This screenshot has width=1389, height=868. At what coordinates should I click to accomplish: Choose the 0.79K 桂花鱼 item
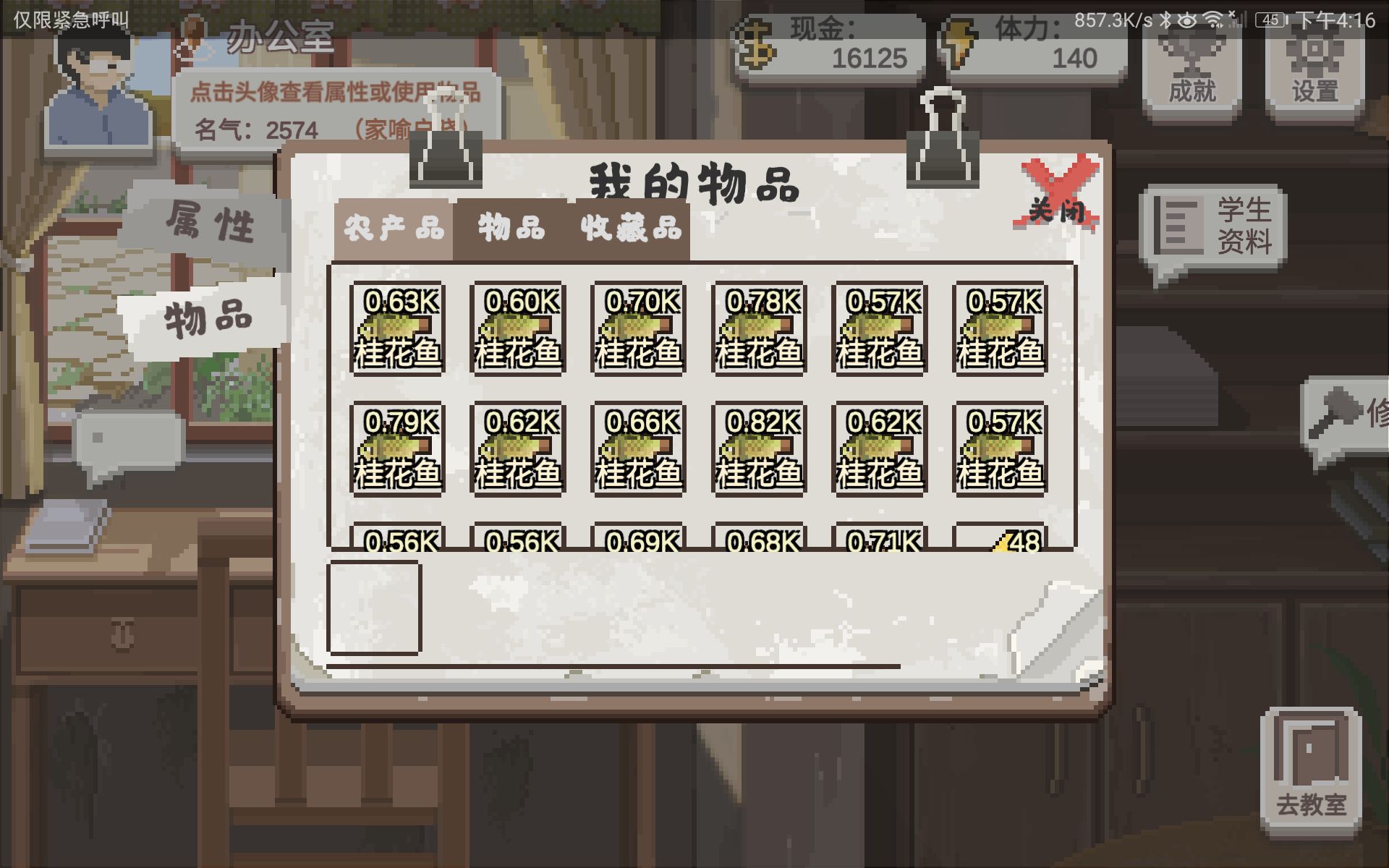click(x=397, y=449)
